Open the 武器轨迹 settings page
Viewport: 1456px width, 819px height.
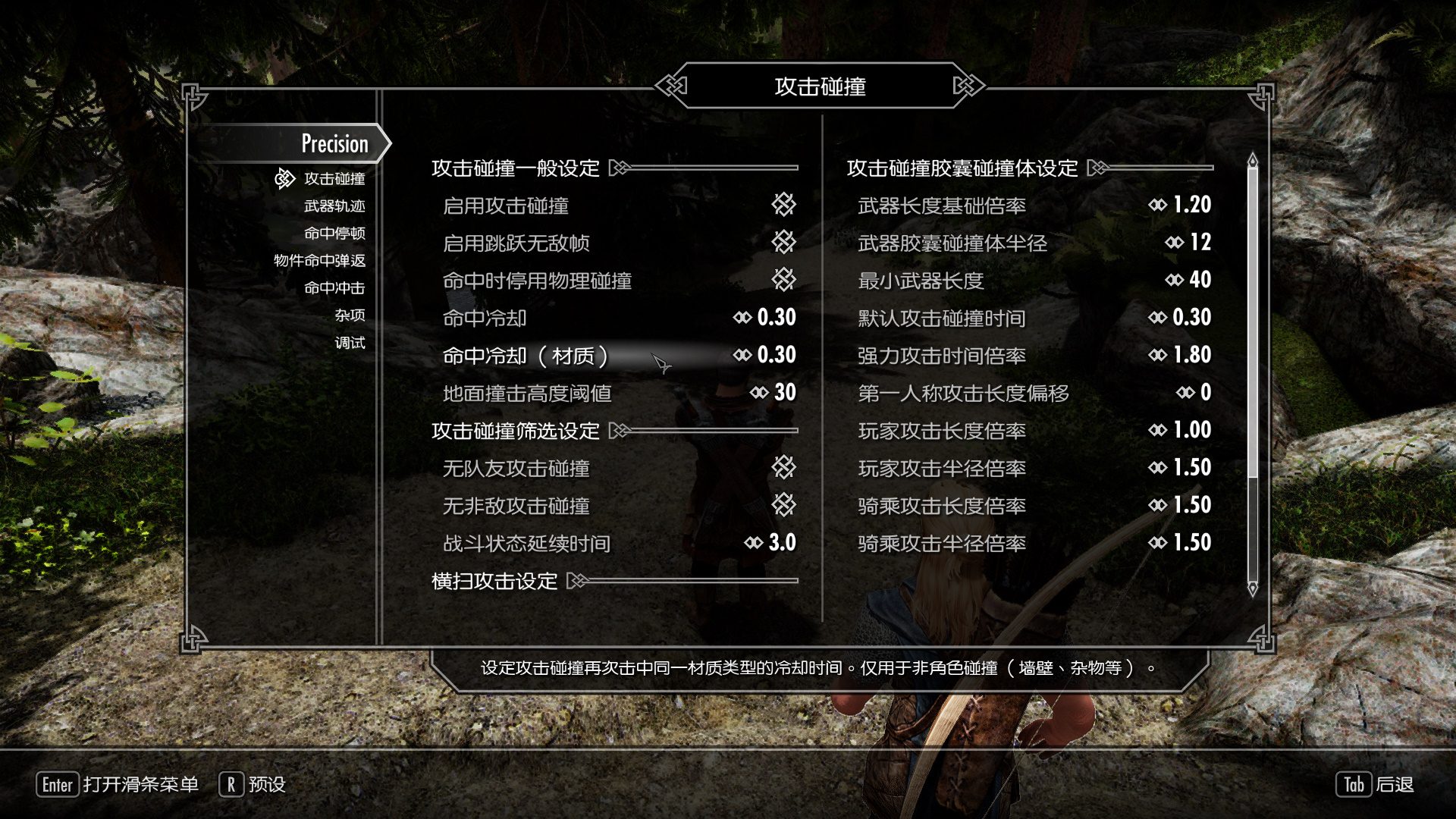point(334,206)
